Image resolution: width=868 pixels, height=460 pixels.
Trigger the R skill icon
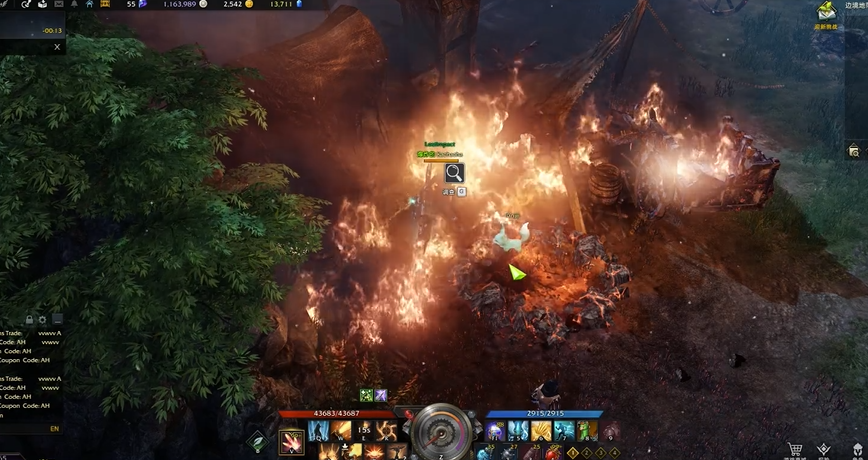[387, 431]
